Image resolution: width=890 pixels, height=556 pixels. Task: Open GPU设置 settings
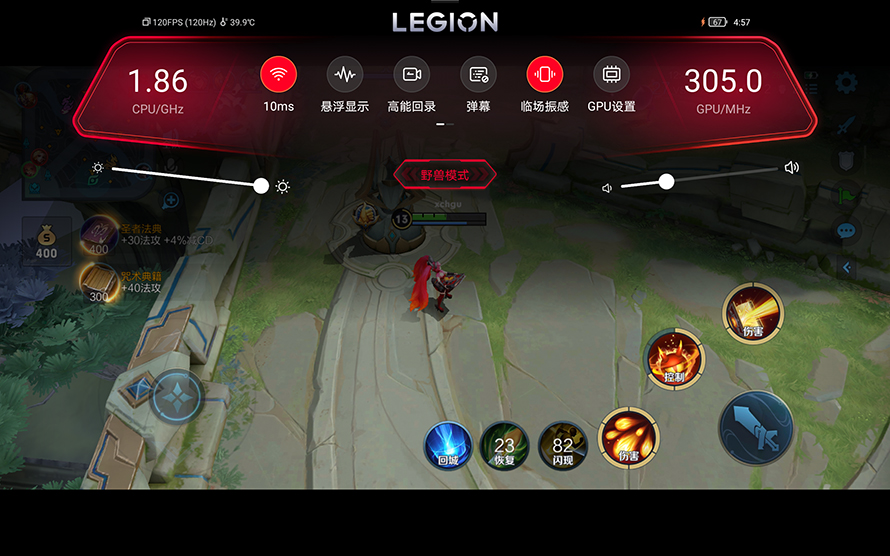[x=611, y=75]
